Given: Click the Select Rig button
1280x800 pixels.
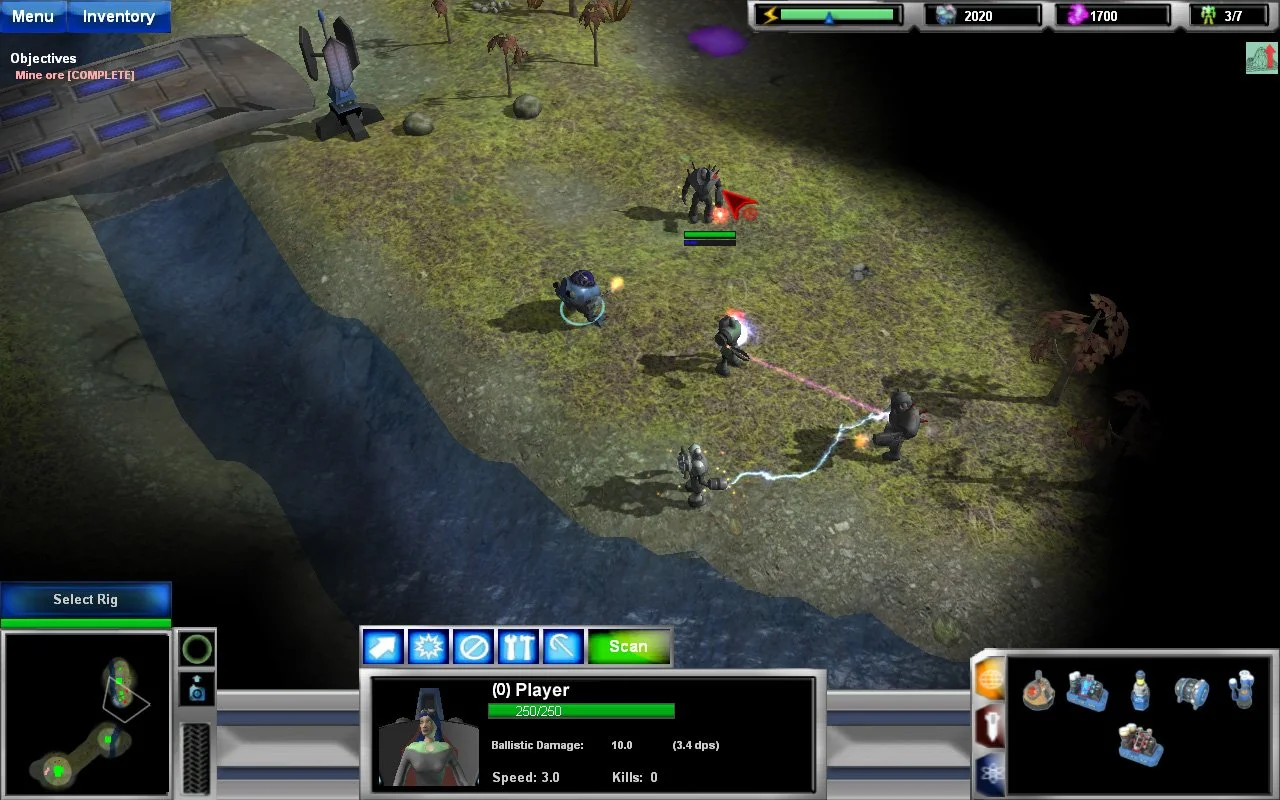Looking at the screenshot, I should (86, 599).
